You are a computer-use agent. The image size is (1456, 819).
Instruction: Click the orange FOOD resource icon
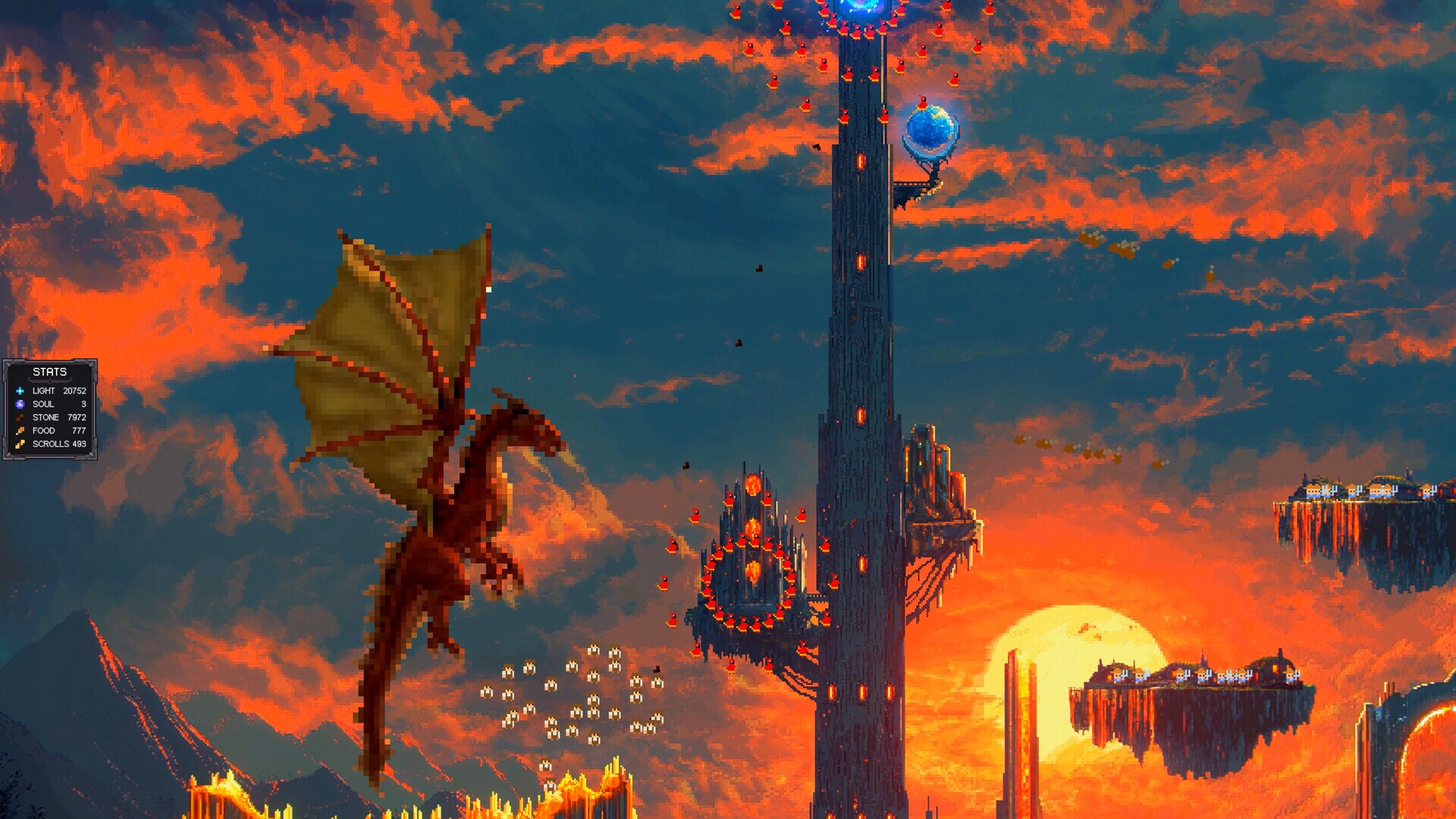point(20,431)
